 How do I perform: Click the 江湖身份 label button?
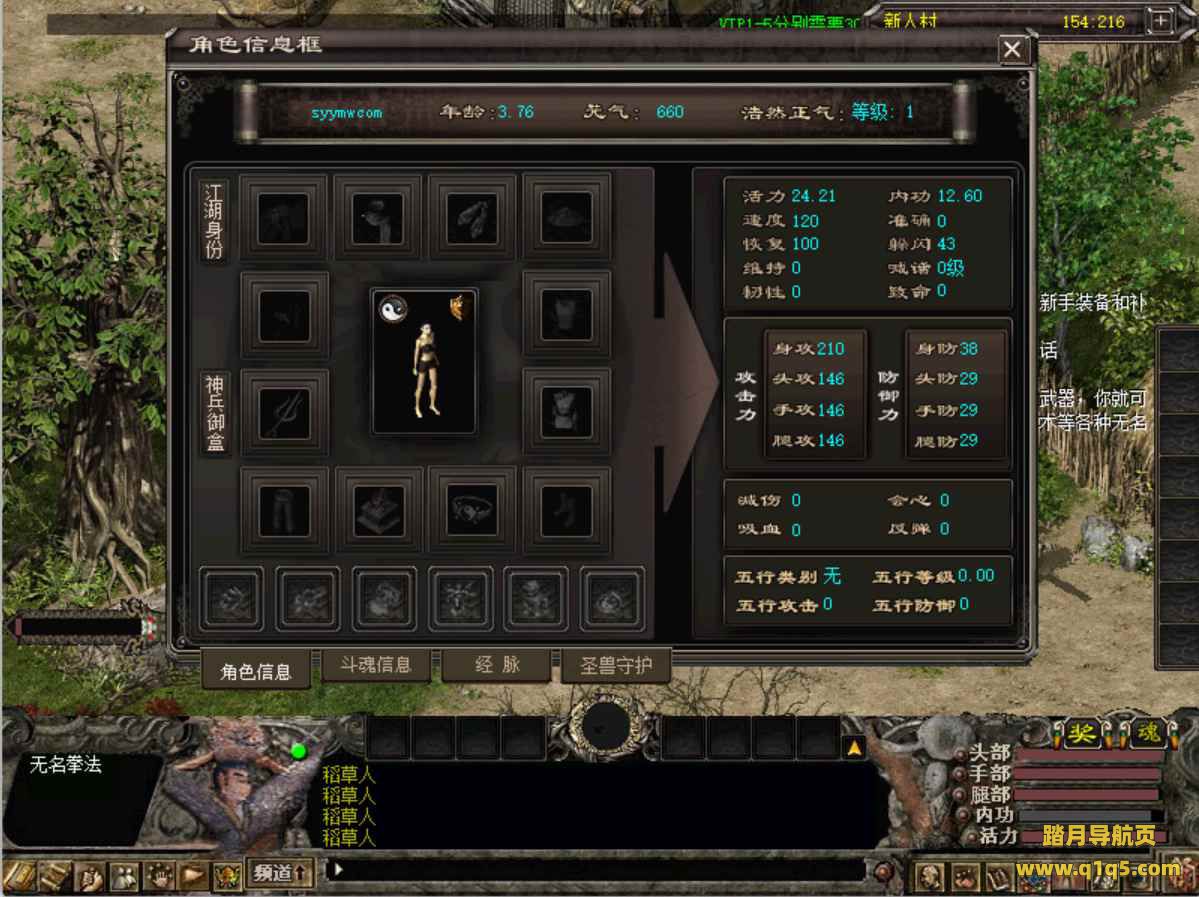click(214, 221)
